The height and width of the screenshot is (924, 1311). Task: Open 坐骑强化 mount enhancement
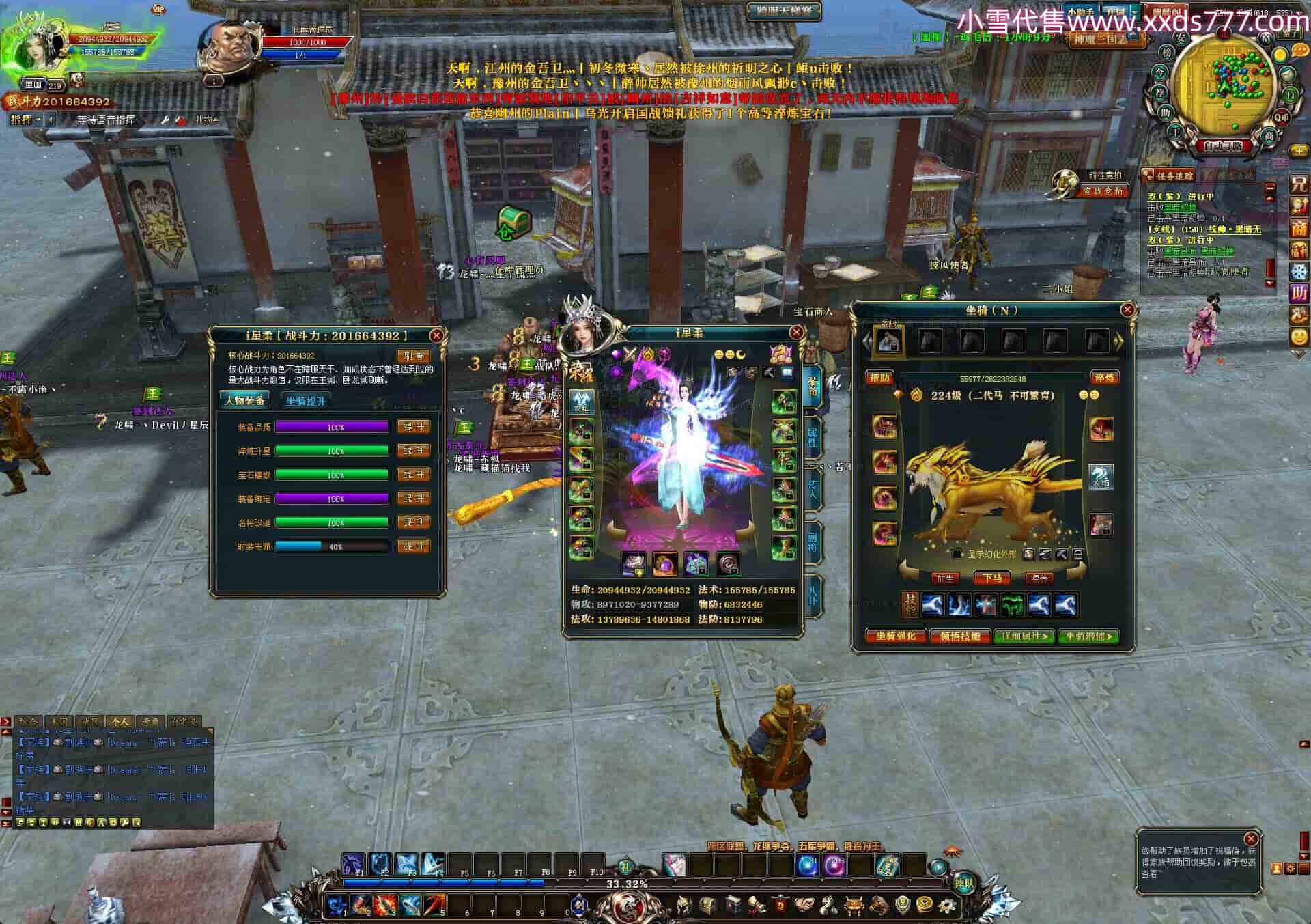(x=896, y=636)
